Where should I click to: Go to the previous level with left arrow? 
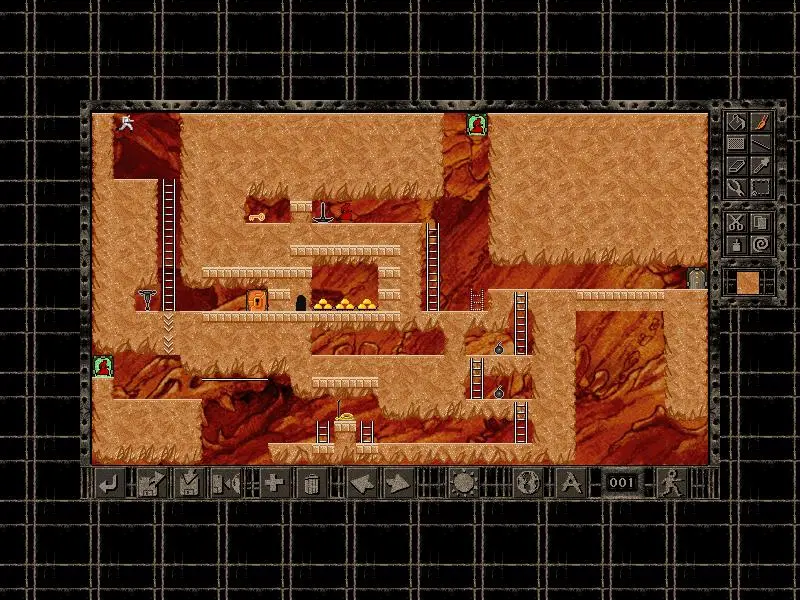pos(360,484)
